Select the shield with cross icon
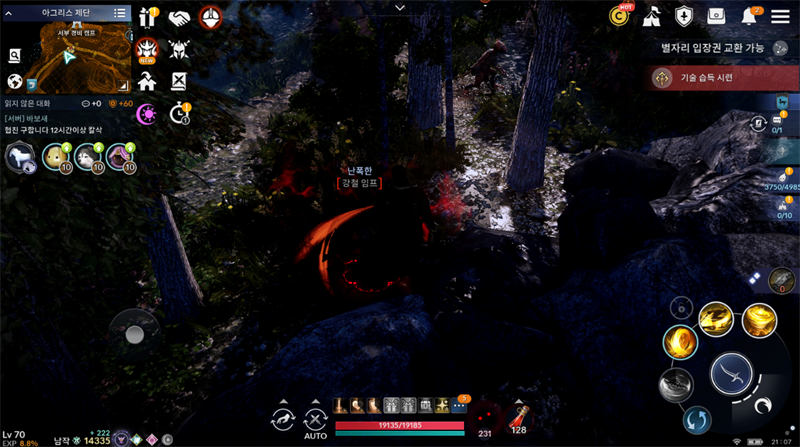Viewport: 800px width, 447px height. [x=684, y=16]
